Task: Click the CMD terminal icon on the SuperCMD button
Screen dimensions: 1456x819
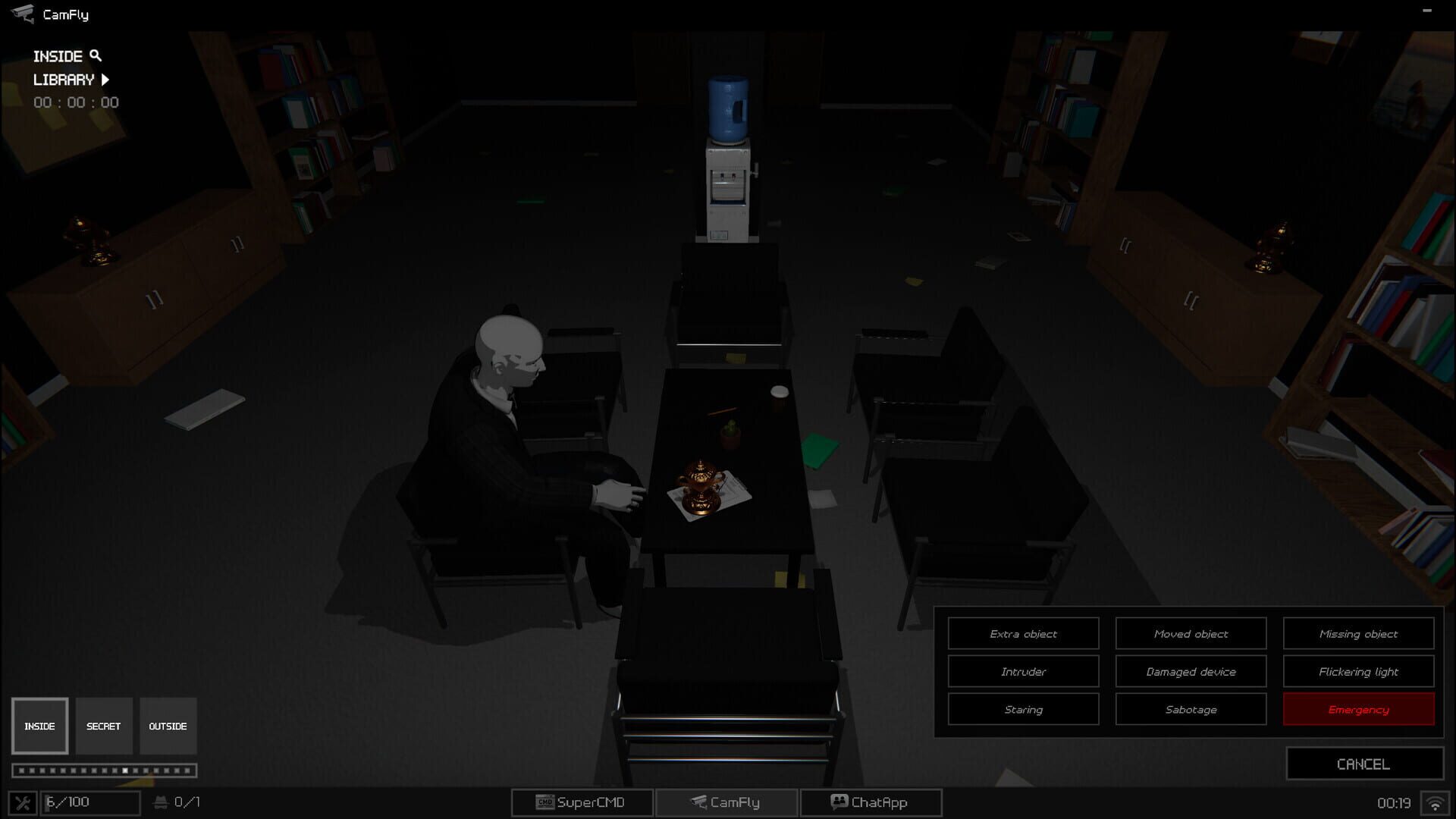Action: pos(544,802)
